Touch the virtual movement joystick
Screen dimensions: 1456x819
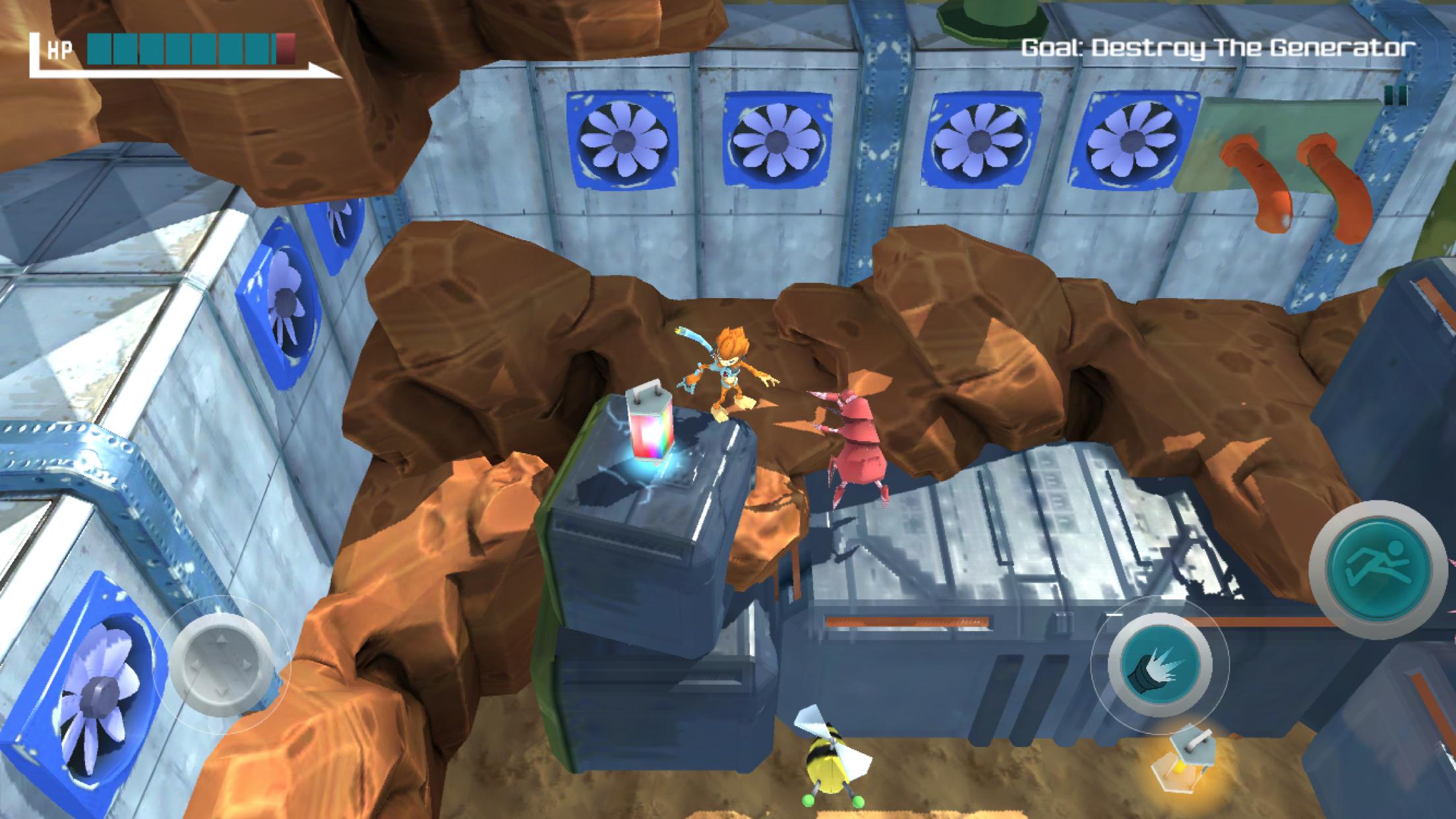[x=222, y=665]
